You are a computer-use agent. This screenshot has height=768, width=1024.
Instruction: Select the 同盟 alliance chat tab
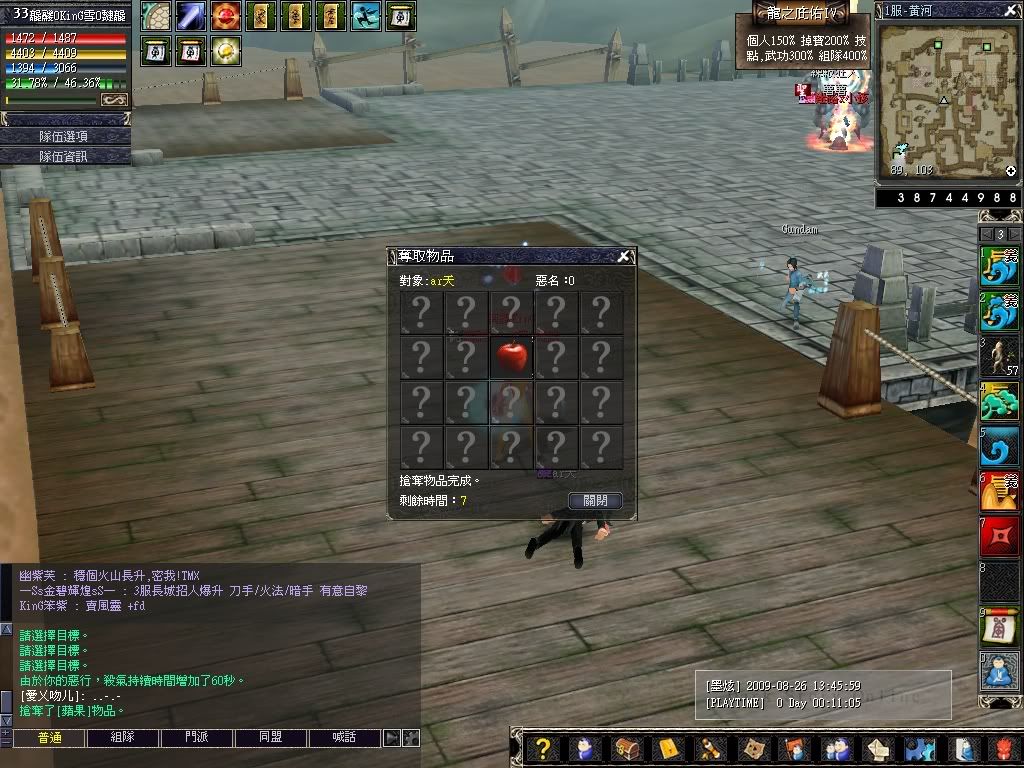tap(270, 738)
